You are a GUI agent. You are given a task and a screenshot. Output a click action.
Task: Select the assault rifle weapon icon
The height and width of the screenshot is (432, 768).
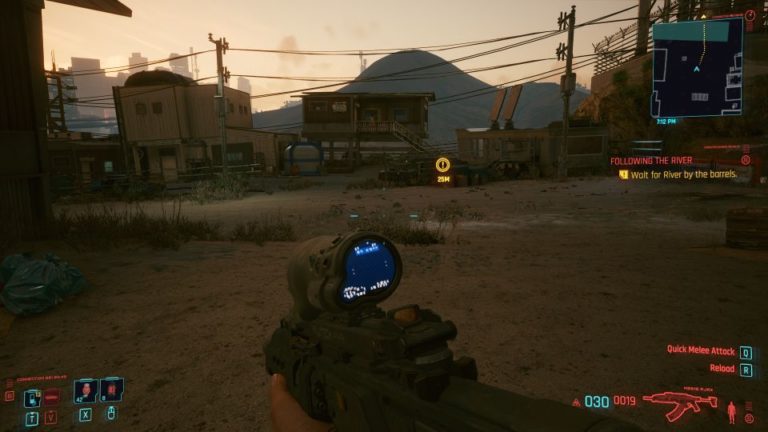pos(678,404)
